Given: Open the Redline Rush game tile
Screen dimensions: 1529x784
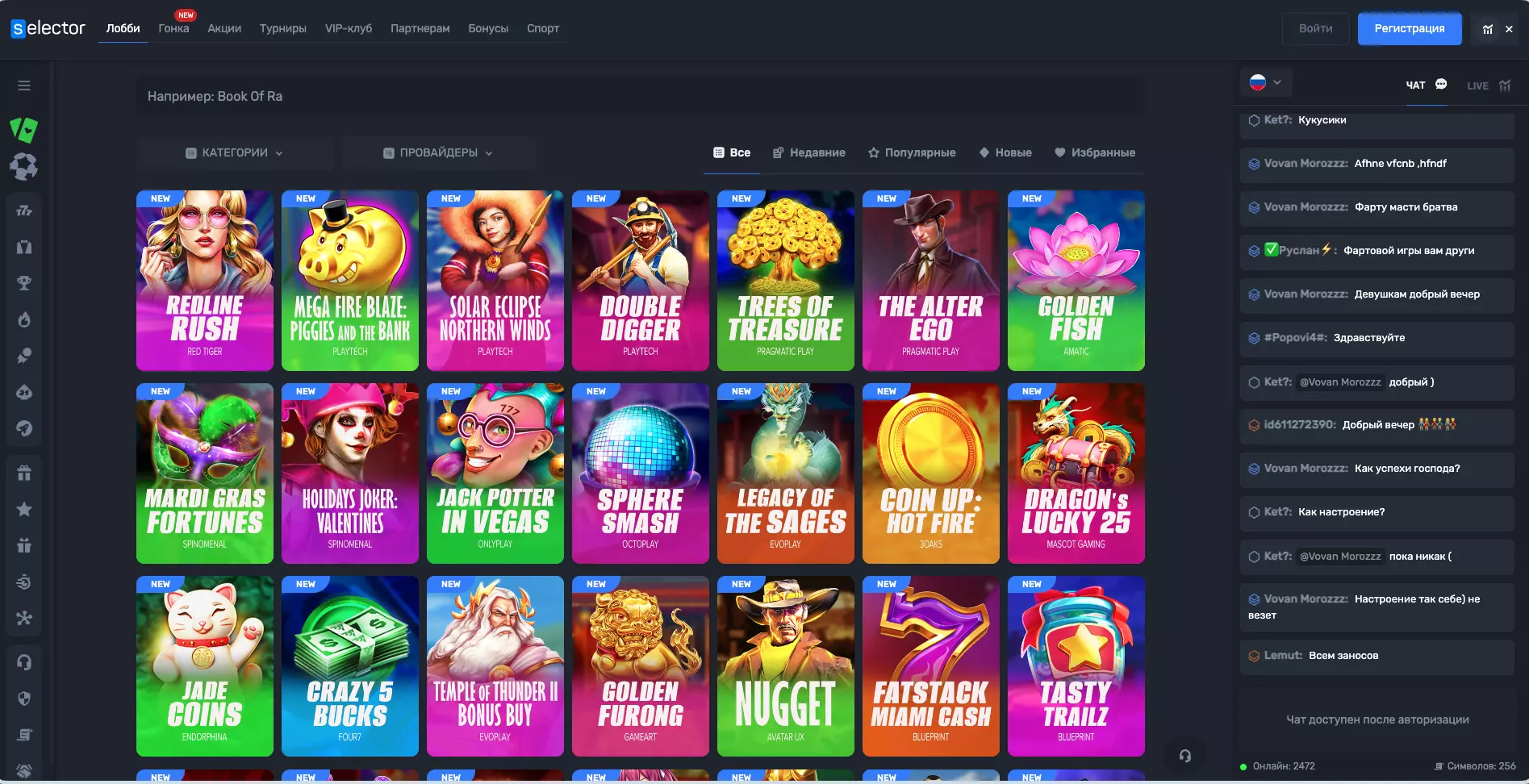Looking at the screenshot, I should coord(205,281).
